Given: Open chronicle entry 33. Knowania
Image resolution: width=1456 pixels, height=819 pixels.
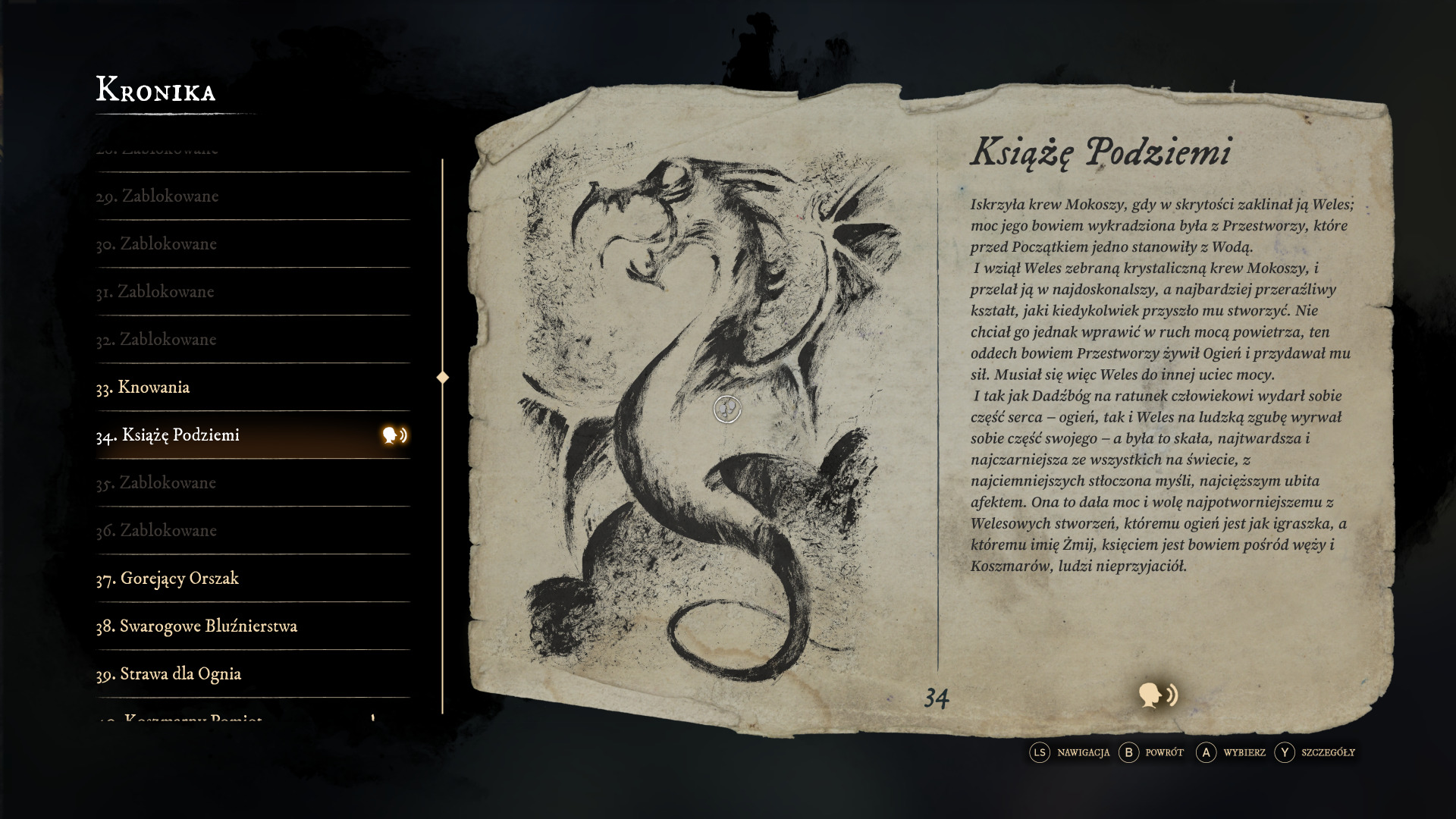Looking at the screenshot, I should 143,388.
